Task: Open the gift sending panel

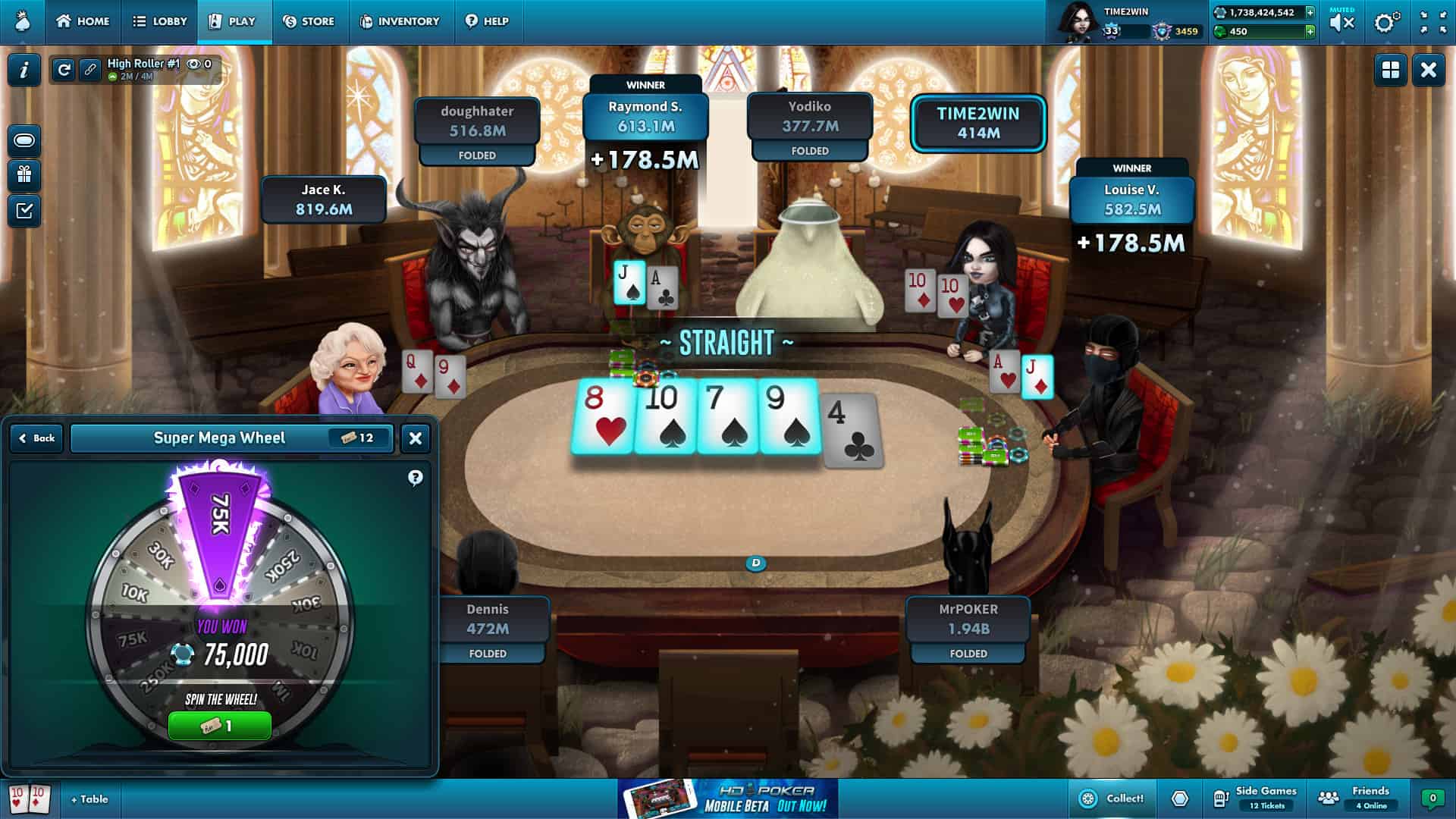Action: [25, 176]
